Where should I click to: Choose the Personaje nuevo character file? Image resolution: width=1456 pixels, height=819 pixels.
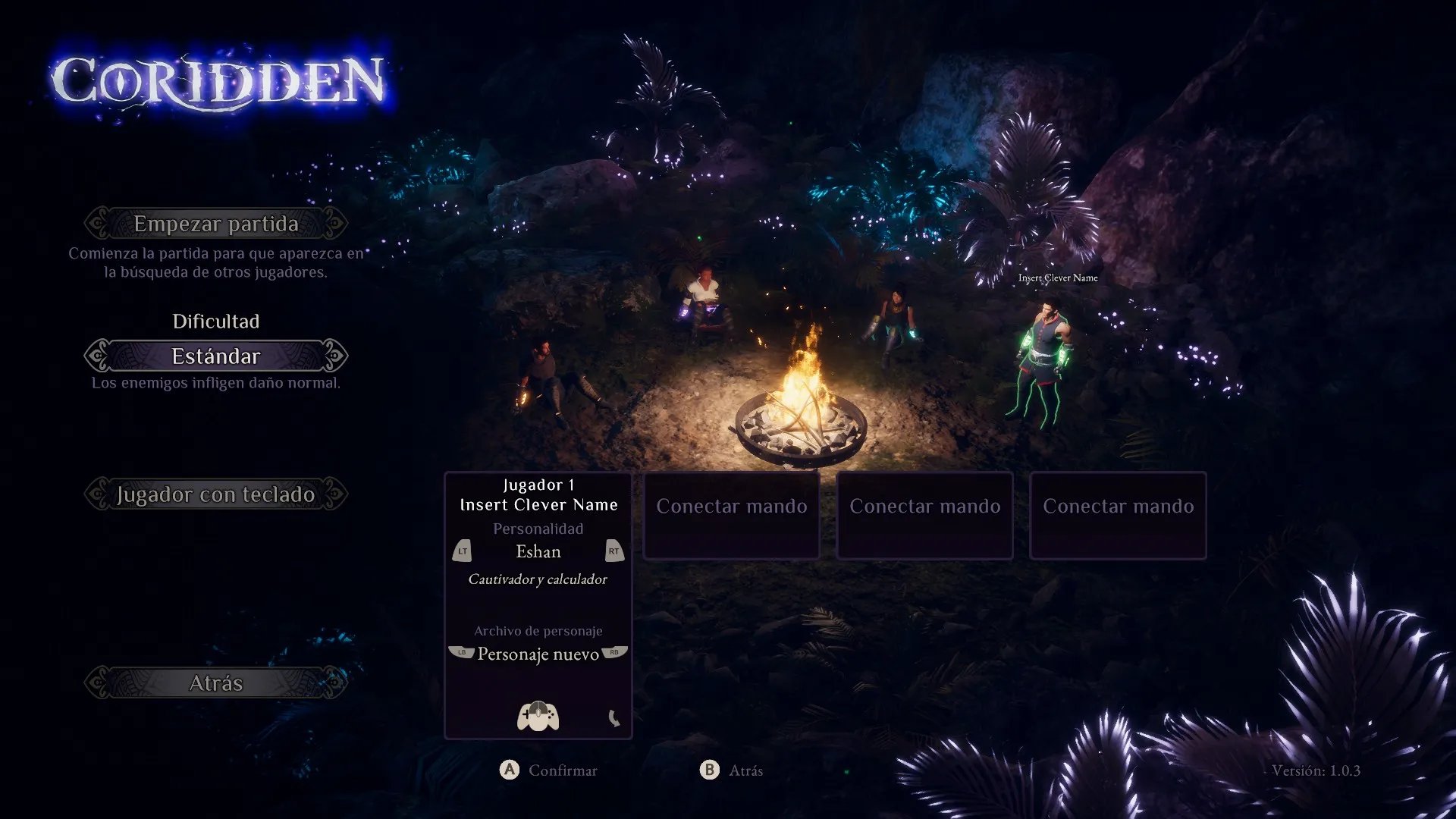pyautogui.click(x=538, y=654)
